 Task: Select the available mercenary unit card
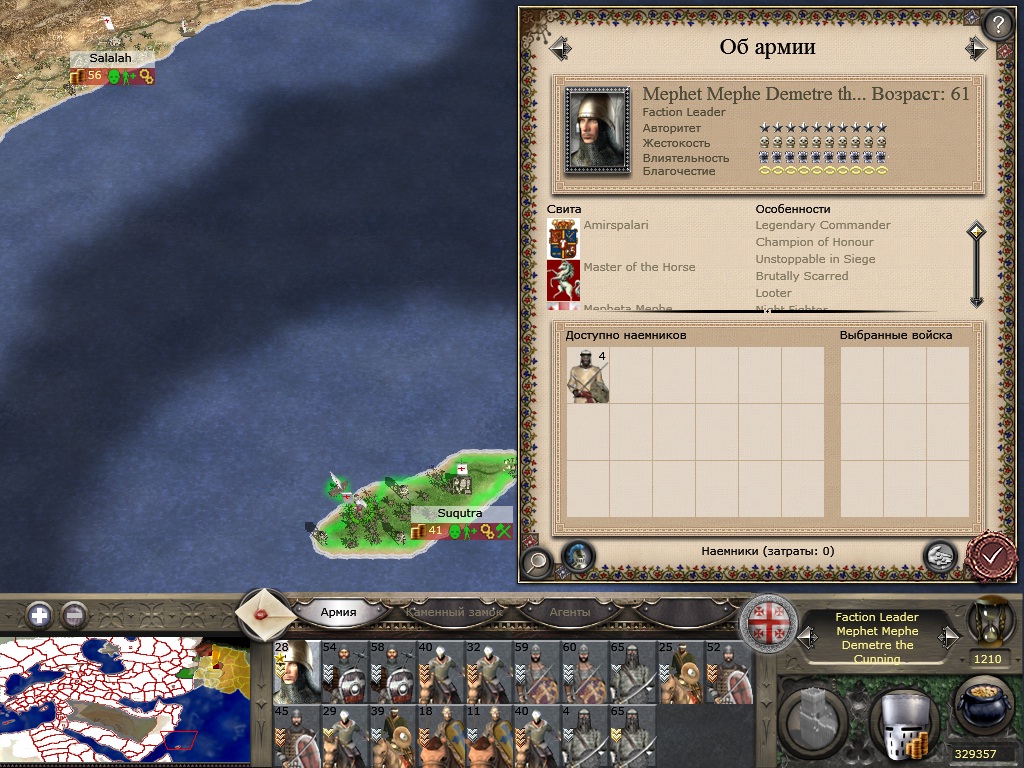point(588,376)
